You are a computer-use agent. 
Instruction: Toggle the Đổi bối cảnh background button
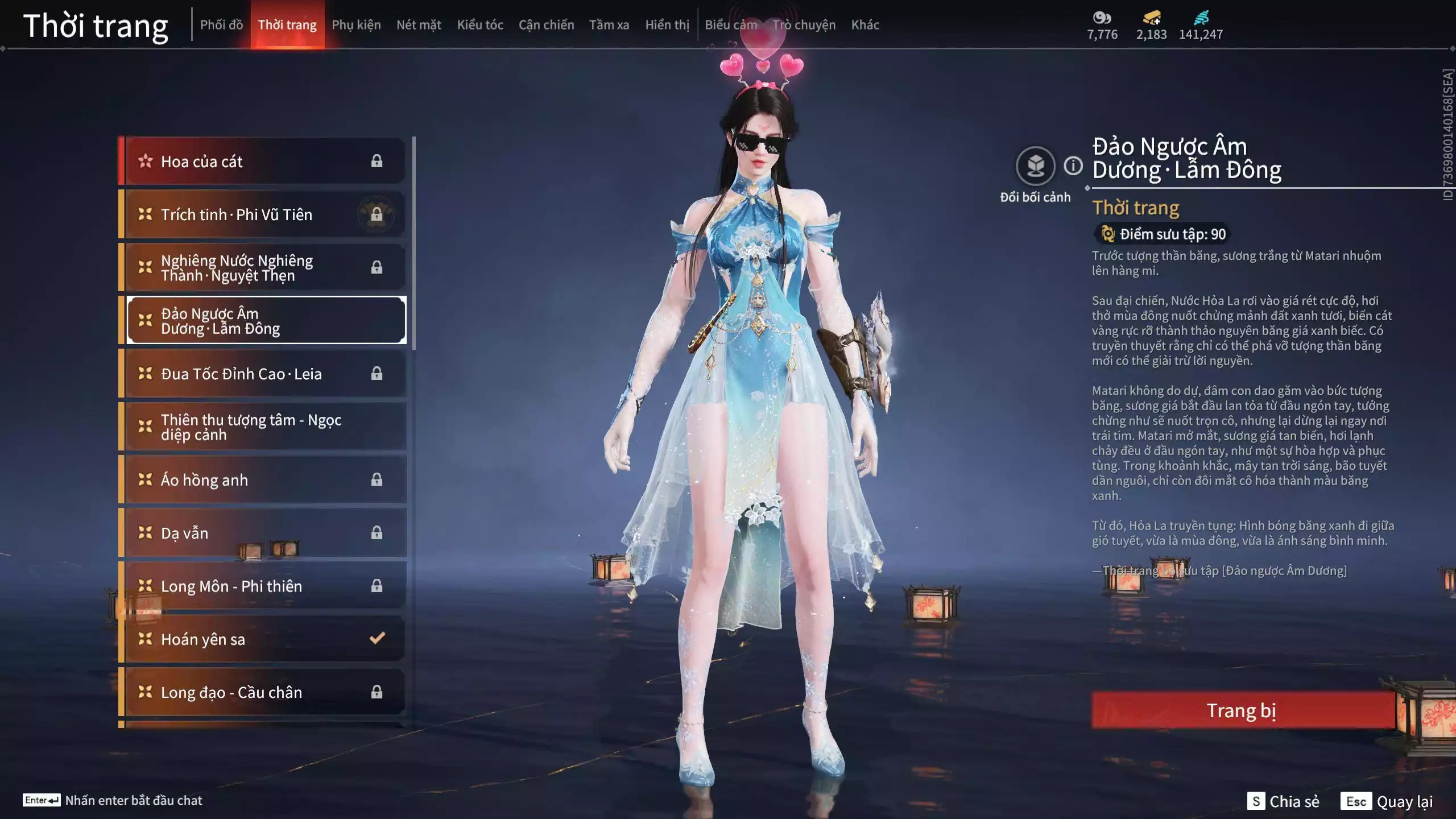pyautogui.click(x=1035, y=167)
